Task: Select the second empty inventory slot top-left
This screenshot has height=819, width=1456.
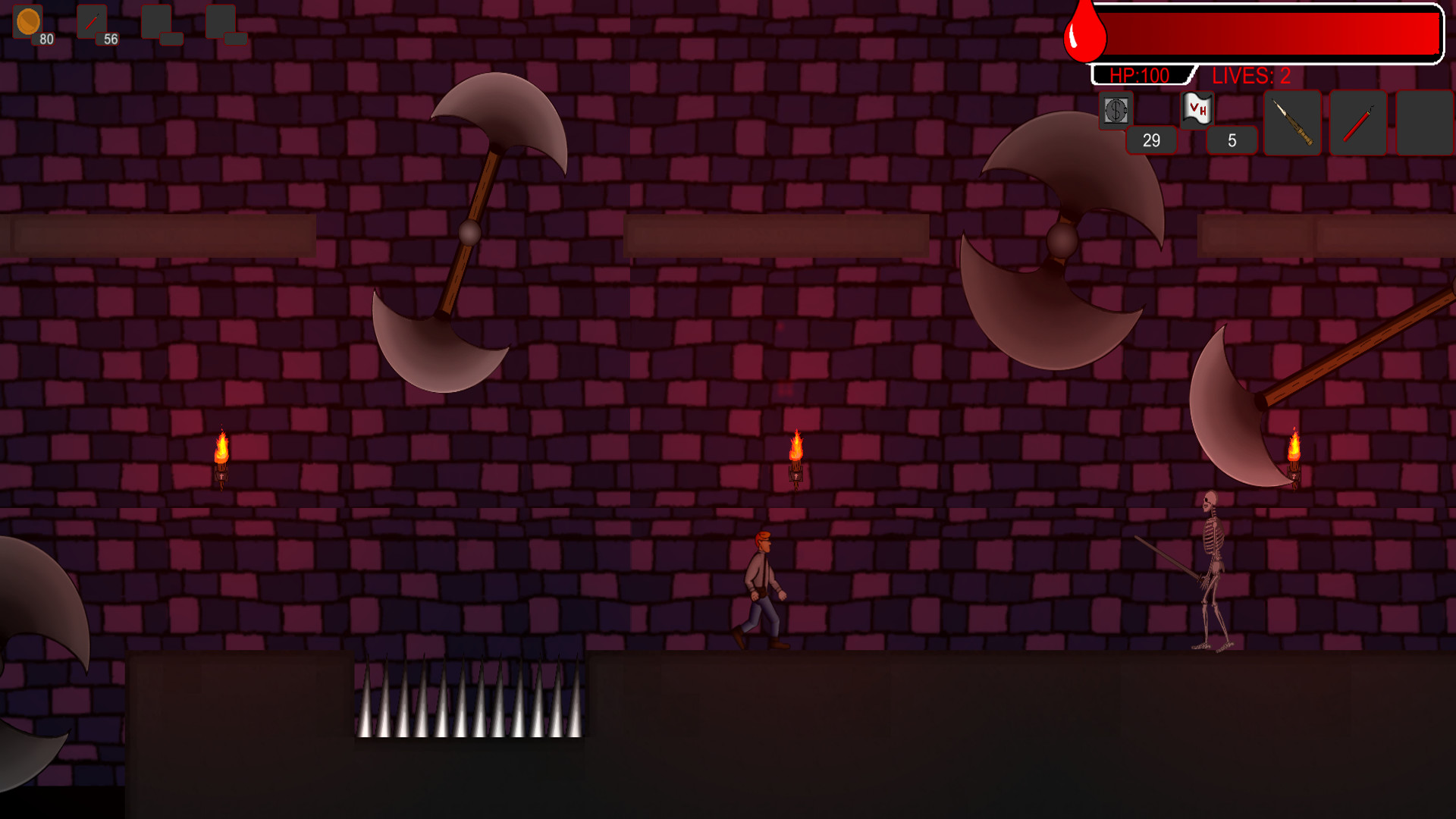Action: pos(220,22)
